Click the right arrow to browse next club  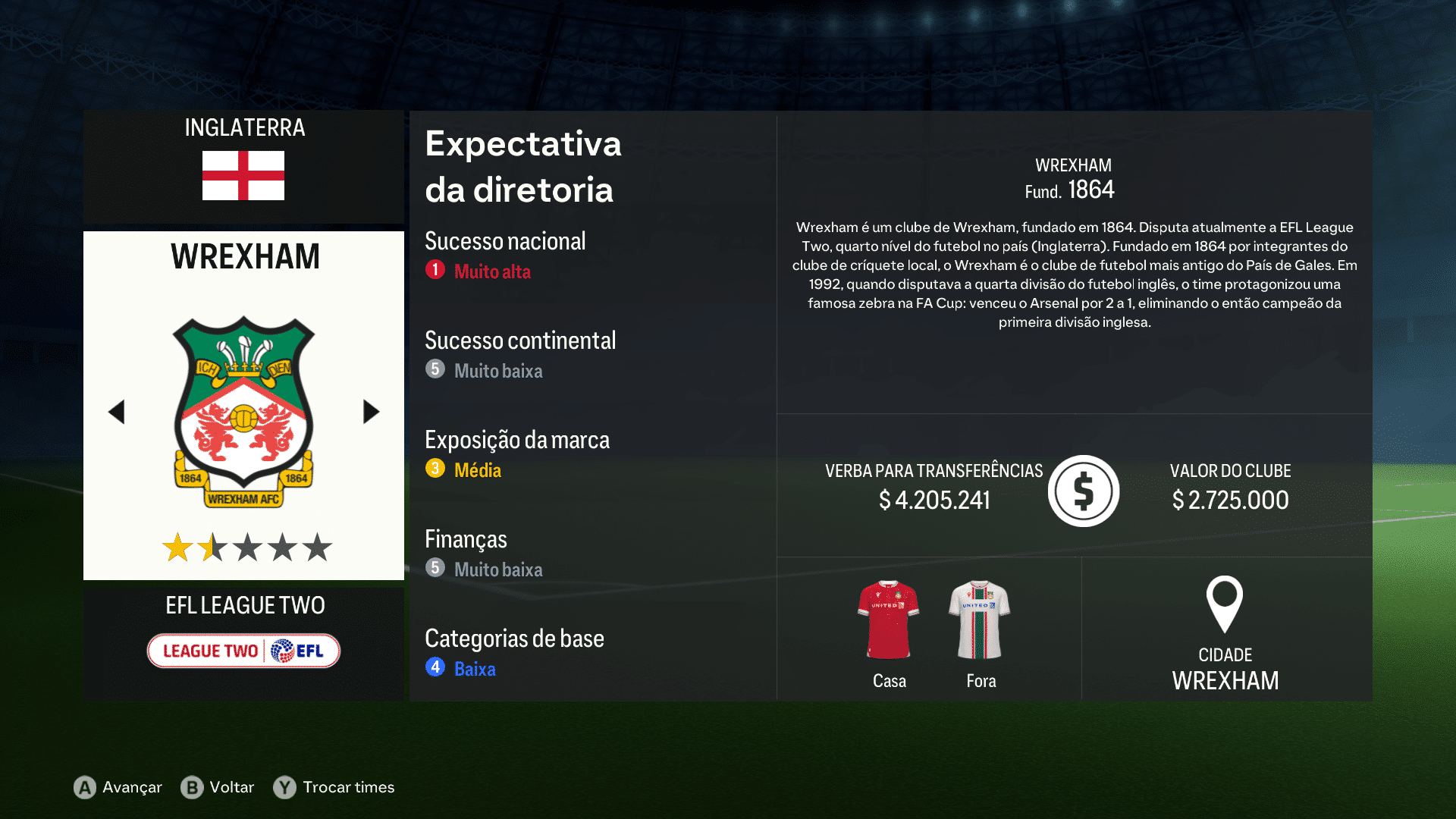[371, 411]
